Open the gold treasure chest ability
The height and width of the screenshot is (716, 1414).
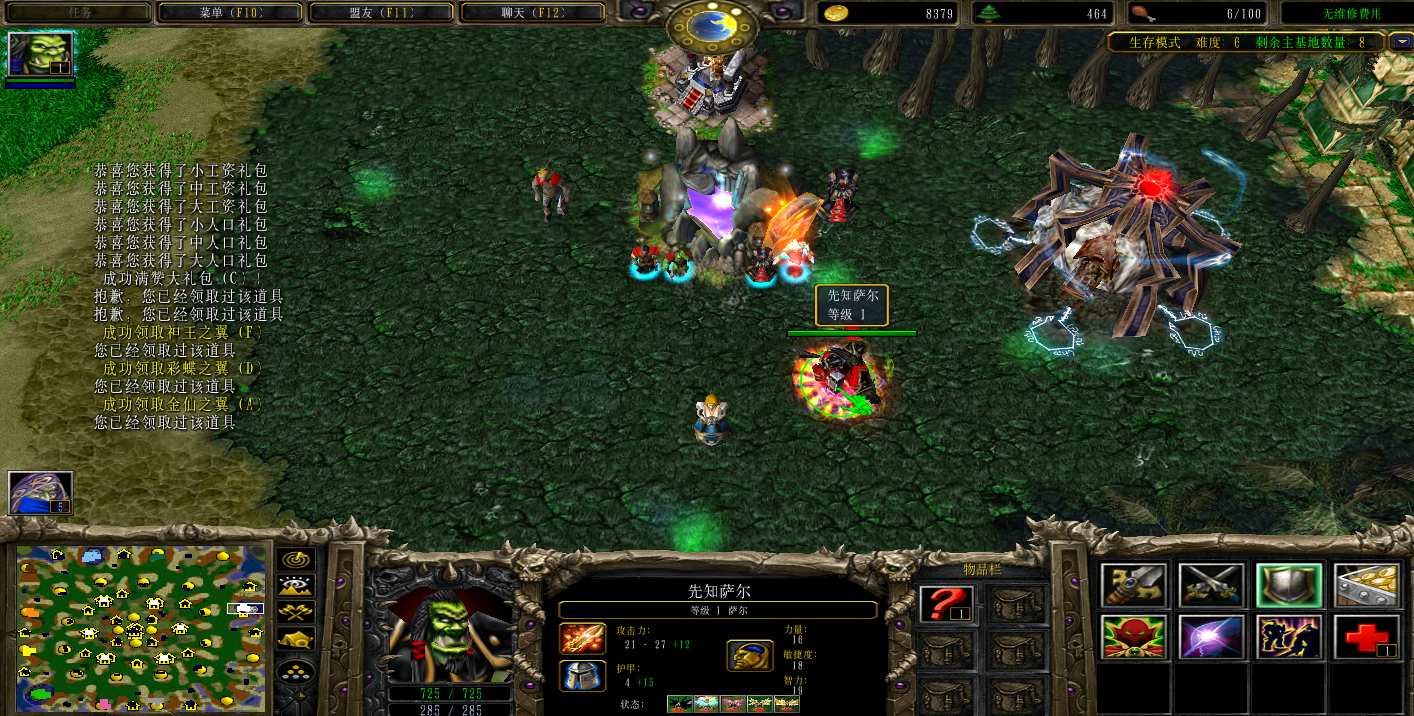pos(1366,586)
